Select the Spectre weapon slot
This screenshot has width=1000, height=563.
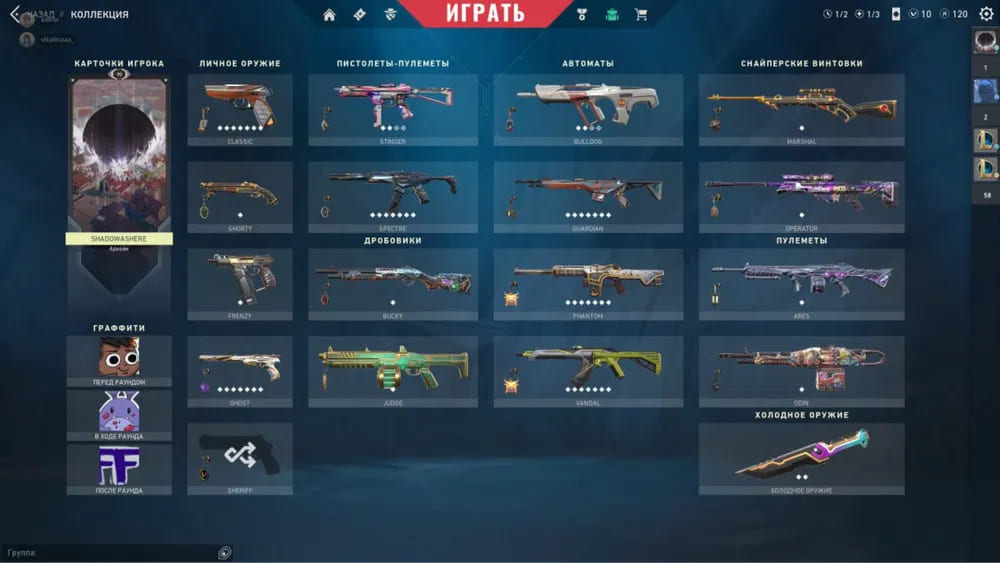[x=393, y=194]
